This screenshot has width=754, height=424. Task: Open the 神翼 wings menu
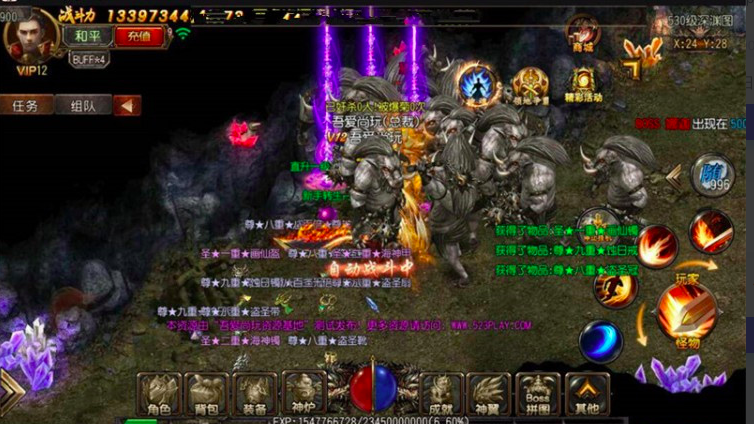(491, 394)
